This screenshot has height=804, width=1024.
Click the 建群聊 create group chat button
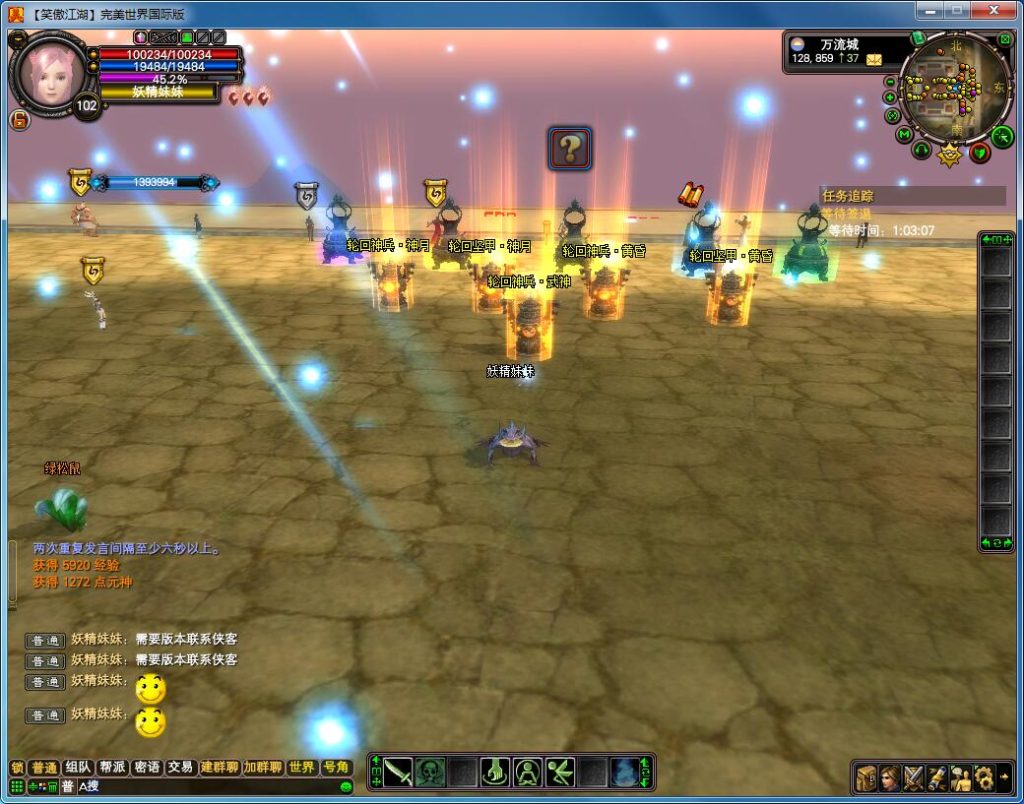click(219, 768)
